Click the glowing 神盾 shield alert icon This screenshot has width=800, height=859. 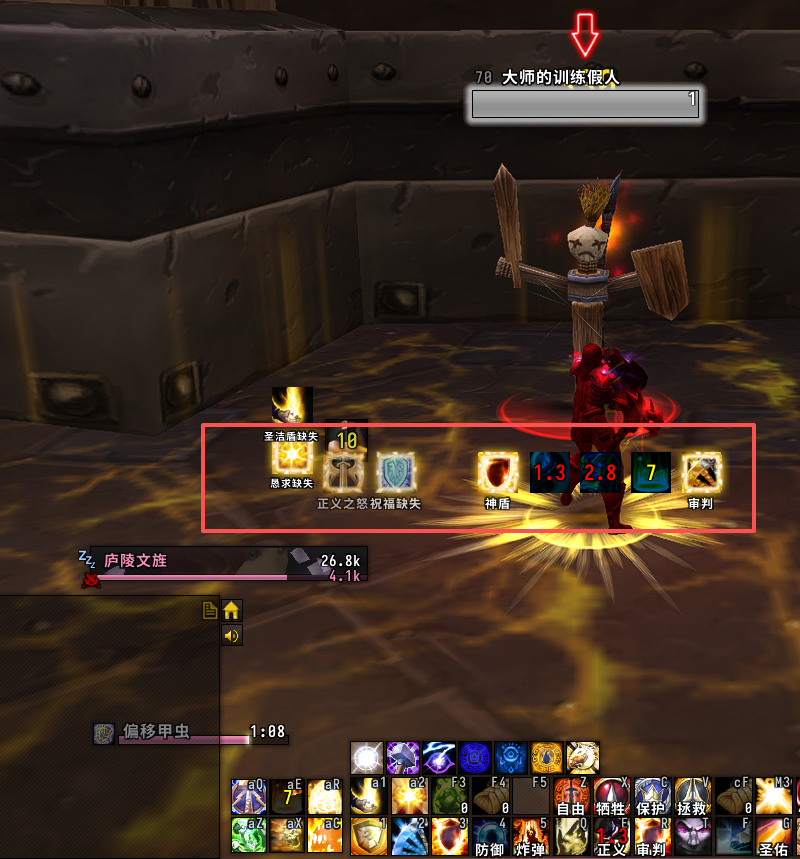[x=497, y=471]
